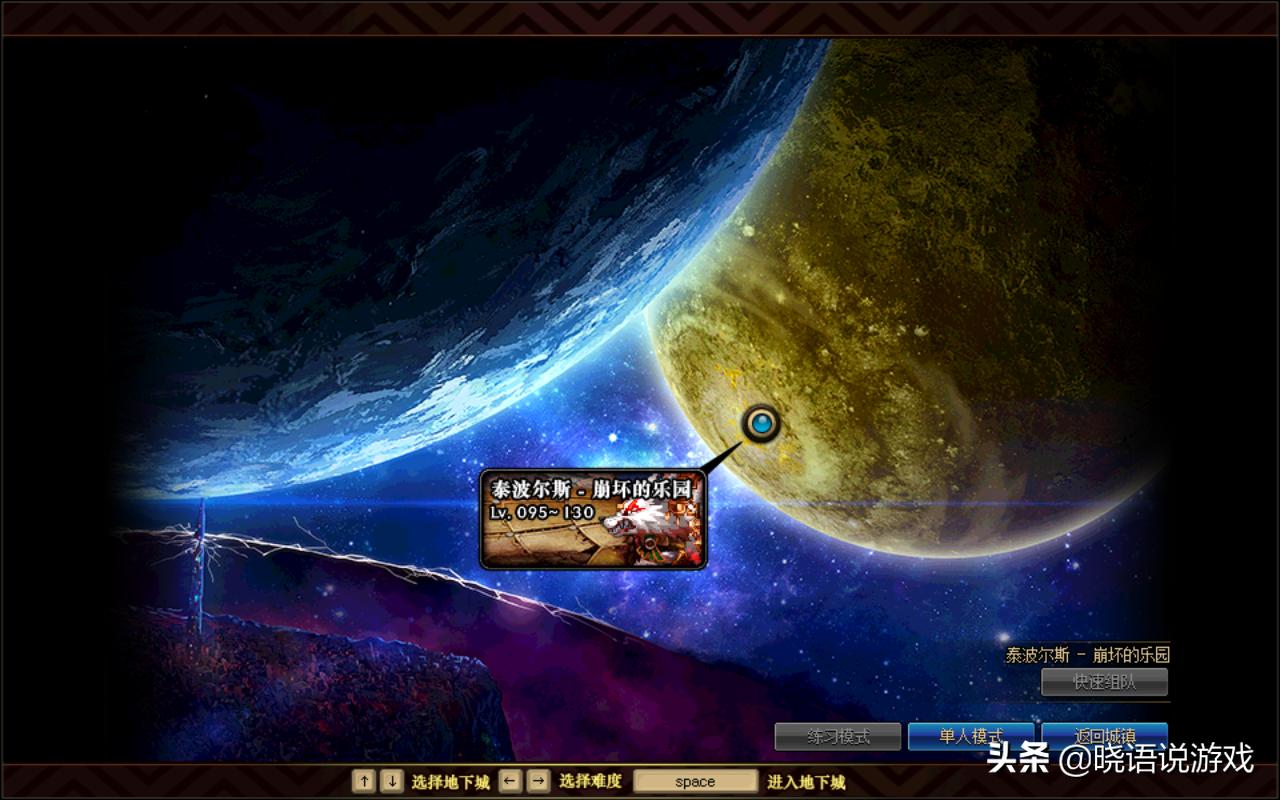Click 进入地下城 (Enter Dungeon) text

coord(806,781)
